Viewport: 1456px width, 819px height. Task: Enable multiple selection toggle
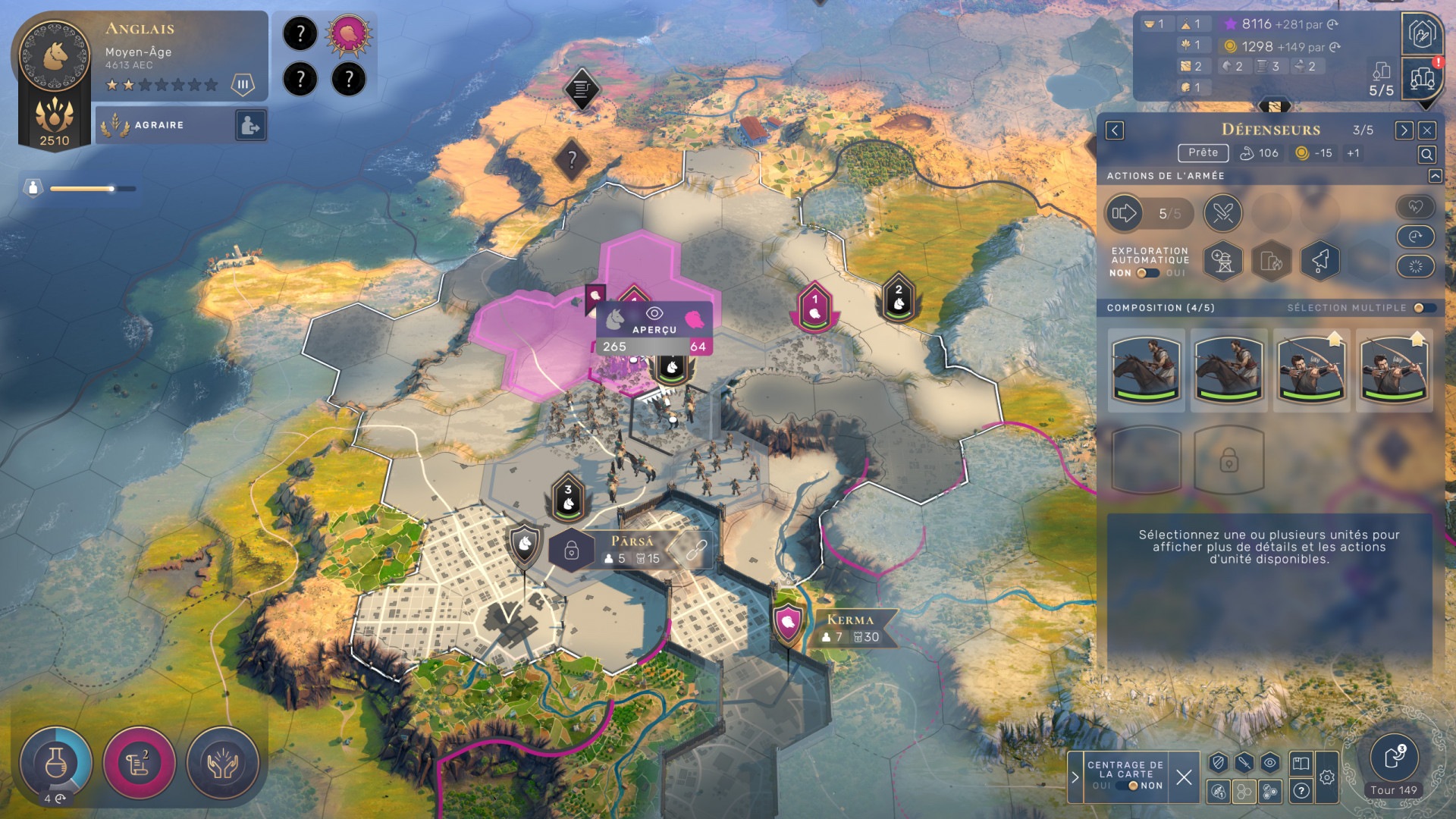1423,308
